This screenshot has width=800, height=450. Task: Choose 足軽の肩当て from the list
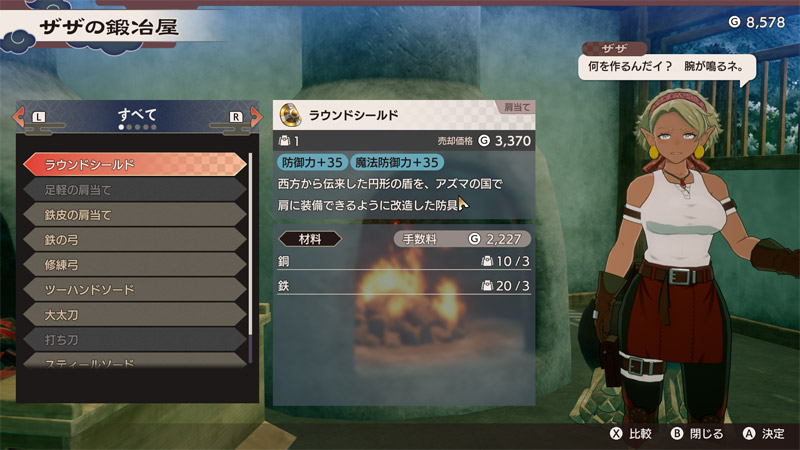(x=133, y=189)
